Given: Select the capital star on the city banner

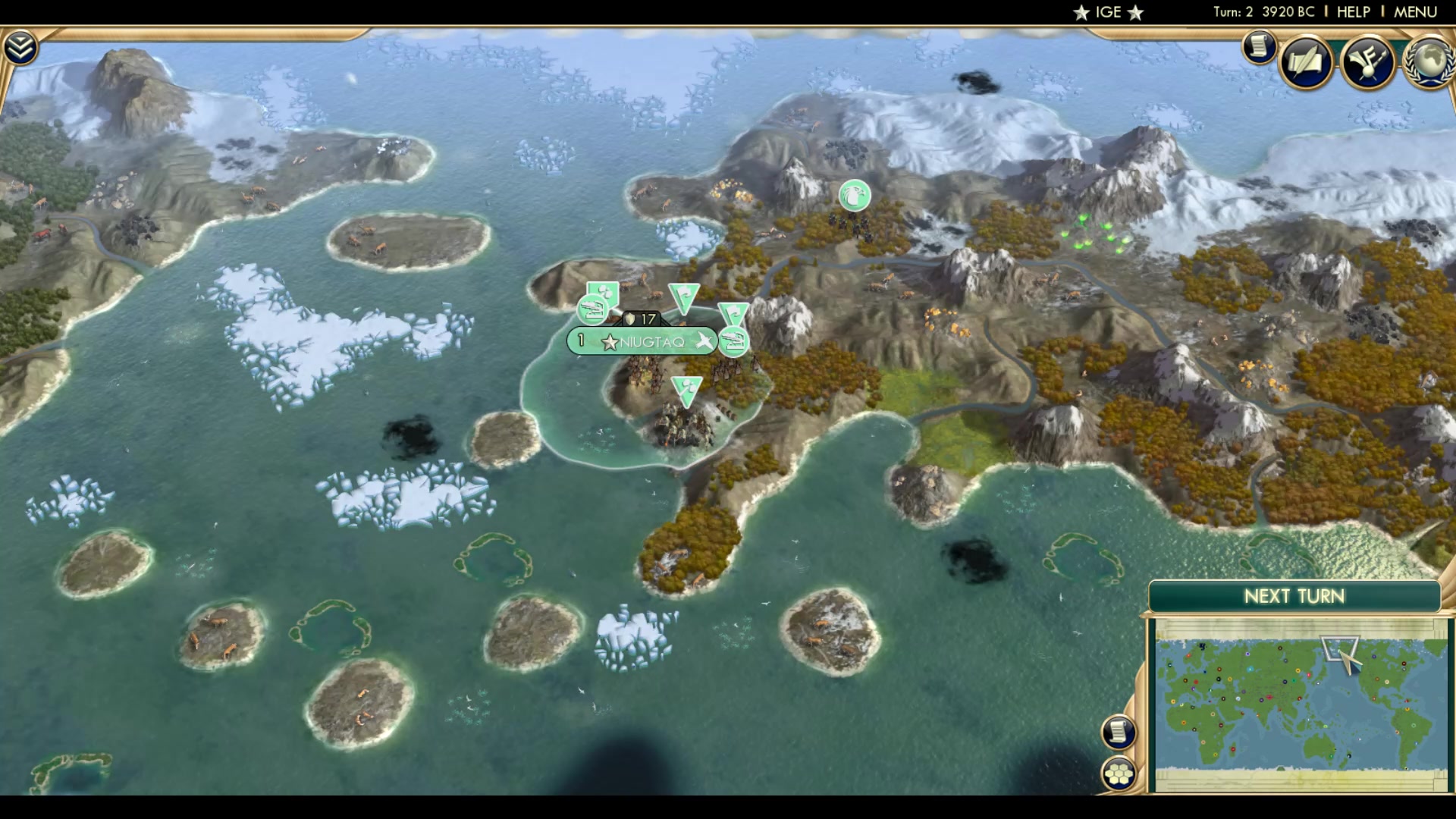Looking at the screenshot, I should pos(610,341).
